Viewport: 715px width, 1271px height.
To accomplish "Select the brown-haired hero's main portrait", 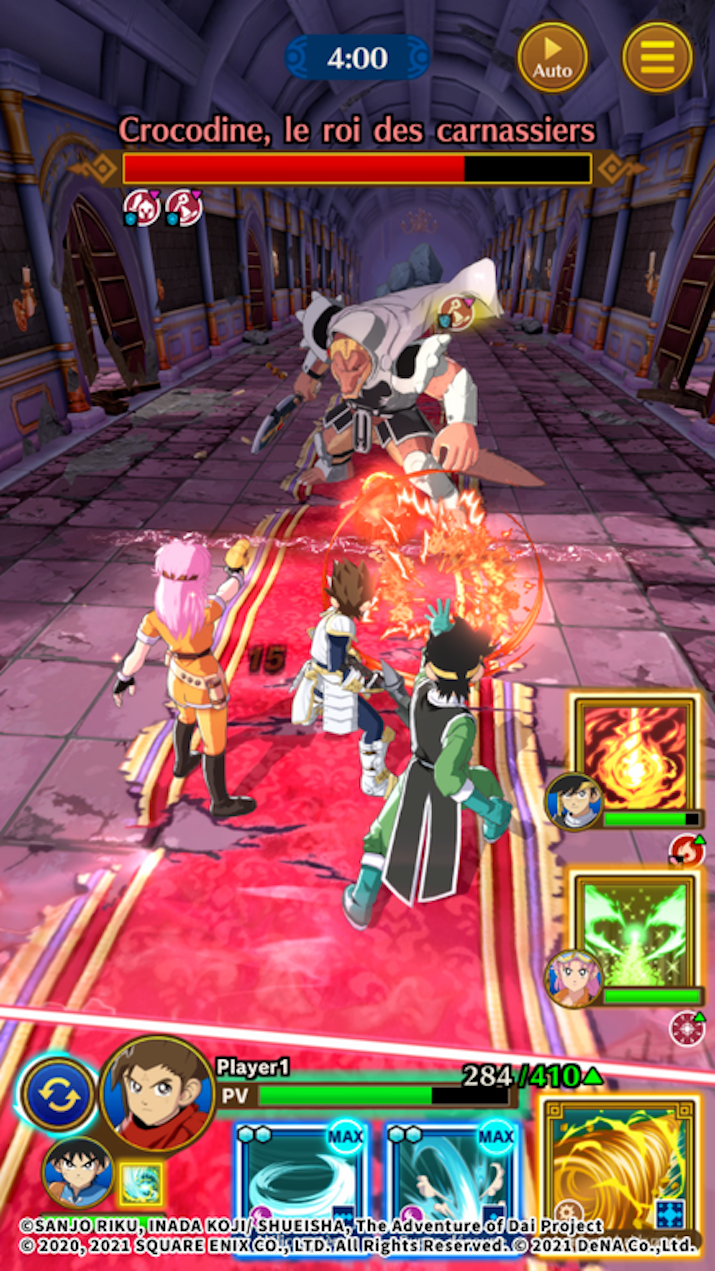I will (158, 1093).
